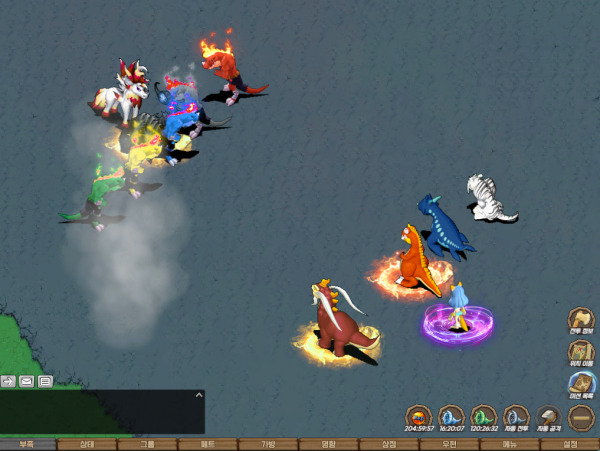Open the 페트 menu

point(208,444)
